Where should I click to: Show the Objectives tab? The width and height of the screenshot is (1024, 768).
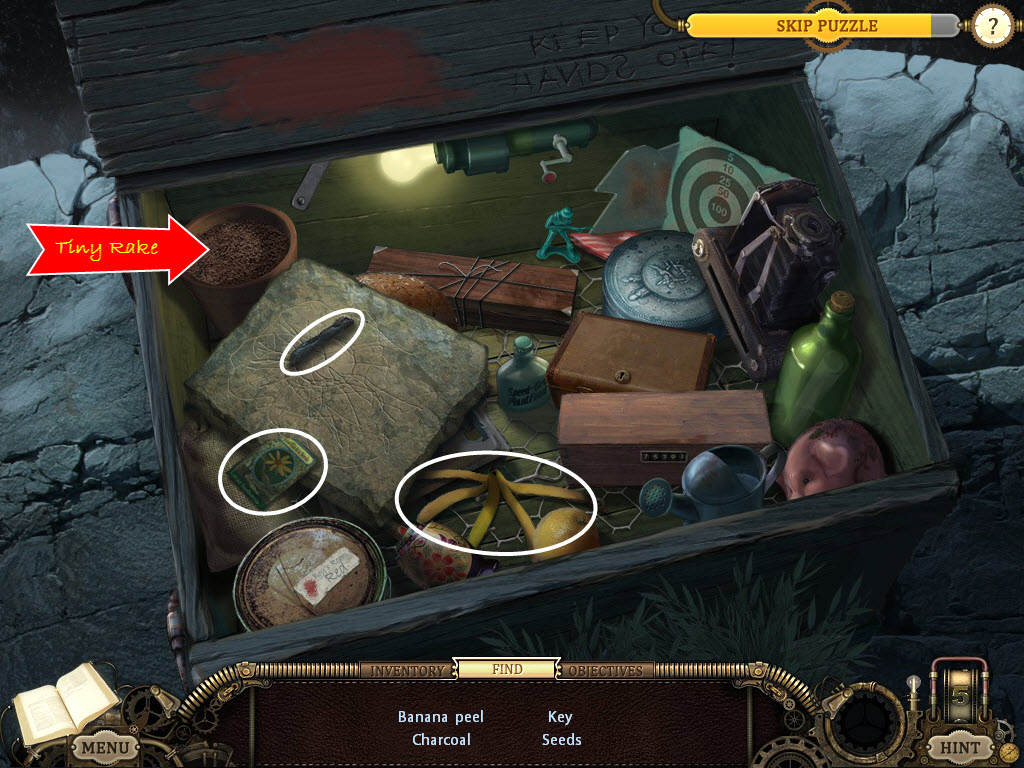(605, 670)
